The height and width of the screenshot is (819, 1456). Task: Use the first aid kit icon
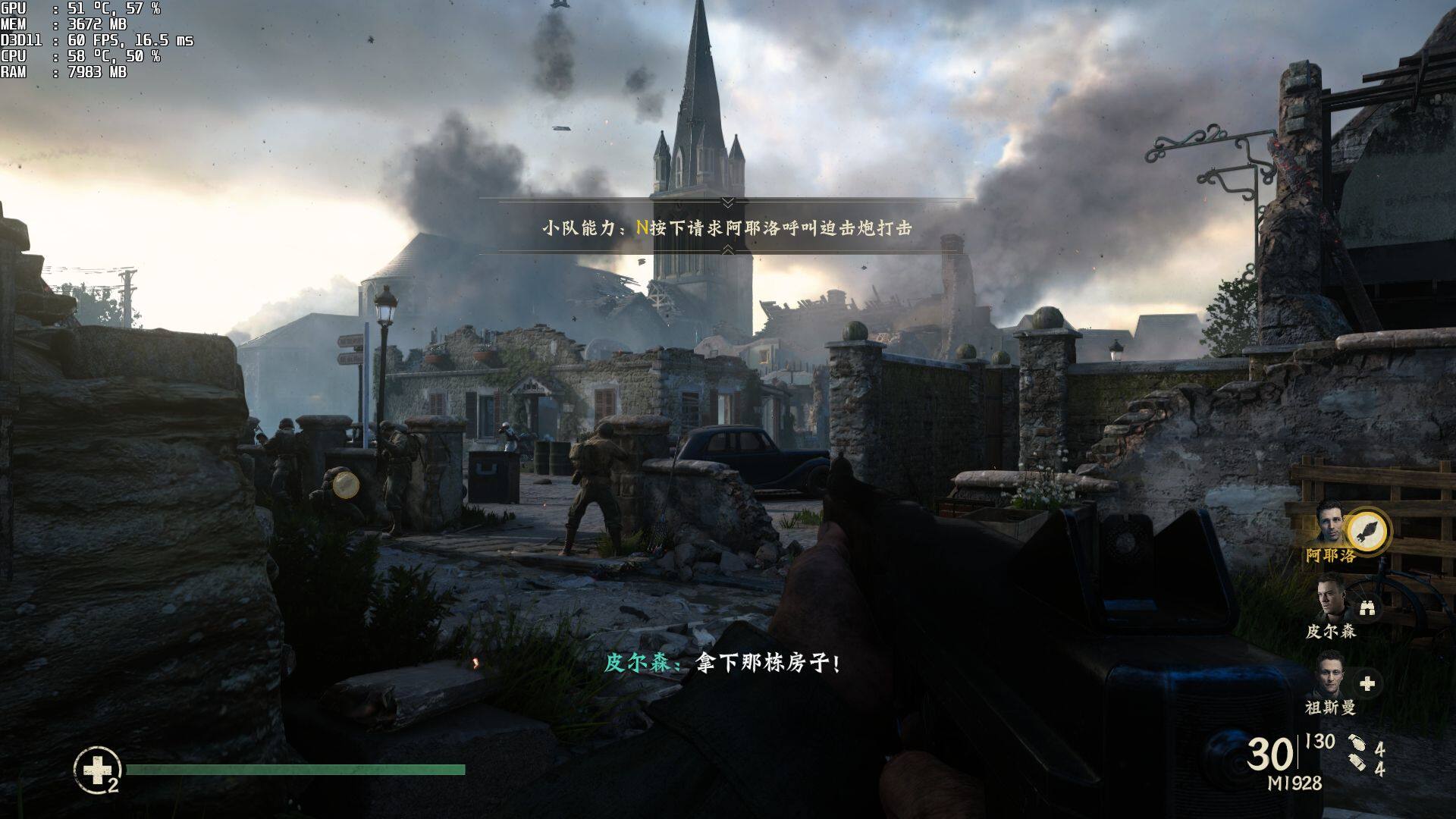[97, 771]
